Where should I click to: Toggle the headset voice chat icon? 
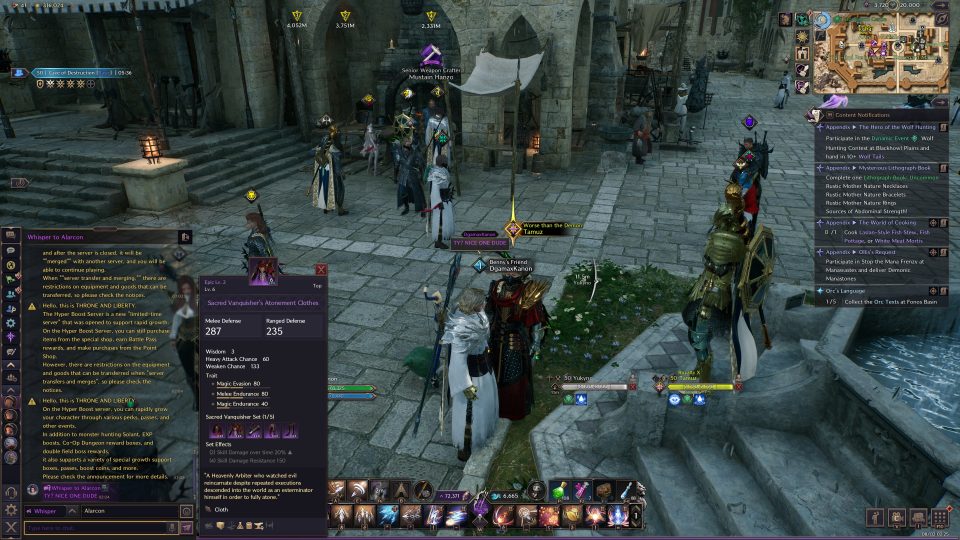click(x=11, y=492)
